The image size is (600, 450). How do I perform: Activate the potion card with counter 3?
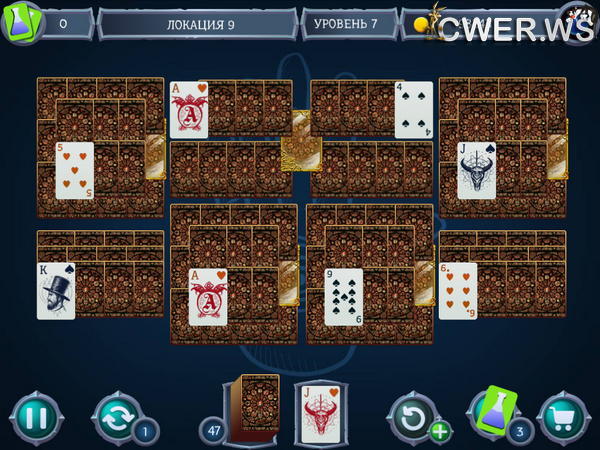(495, 410)
